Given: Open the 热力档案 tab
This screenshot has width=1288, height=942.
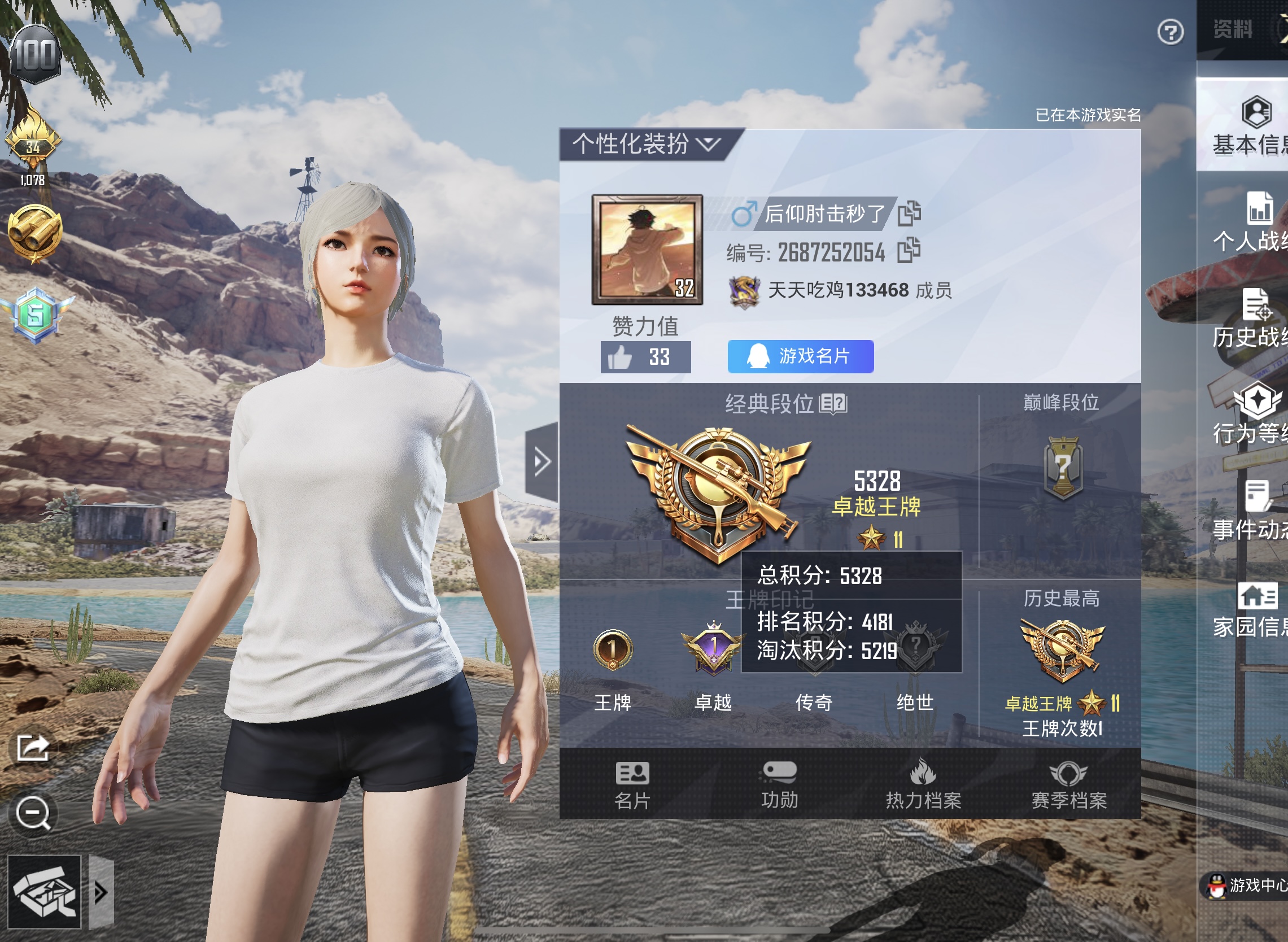Looking at the screenshot, I should click(923, 785).
